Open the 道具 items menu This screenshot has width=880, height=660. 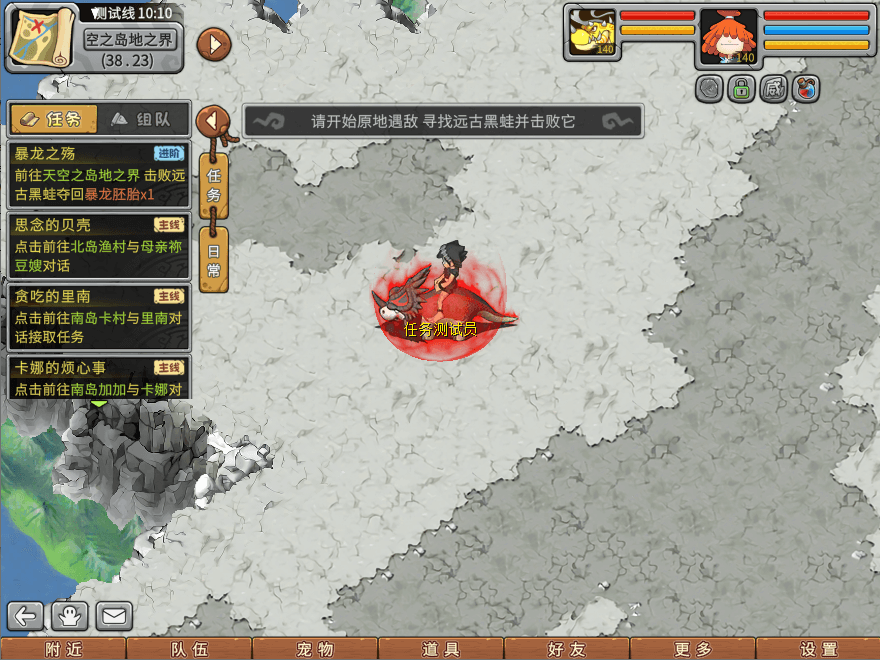440,649
